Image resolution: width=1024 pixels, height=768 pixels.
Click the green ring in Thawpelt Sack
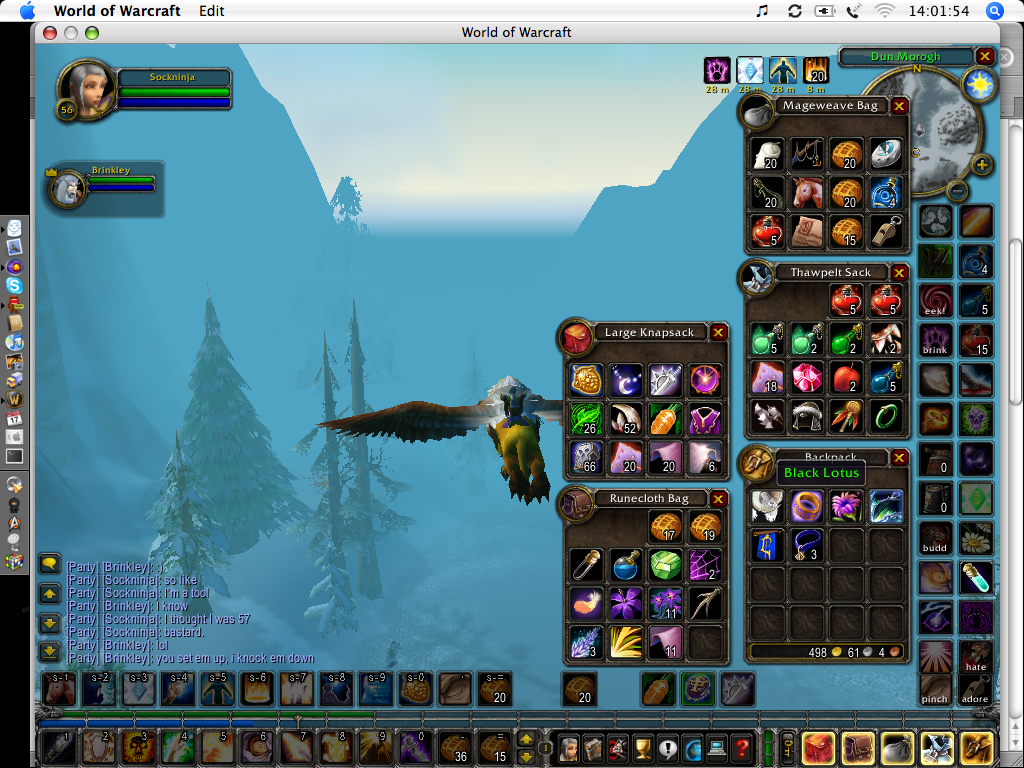(885, 415)
